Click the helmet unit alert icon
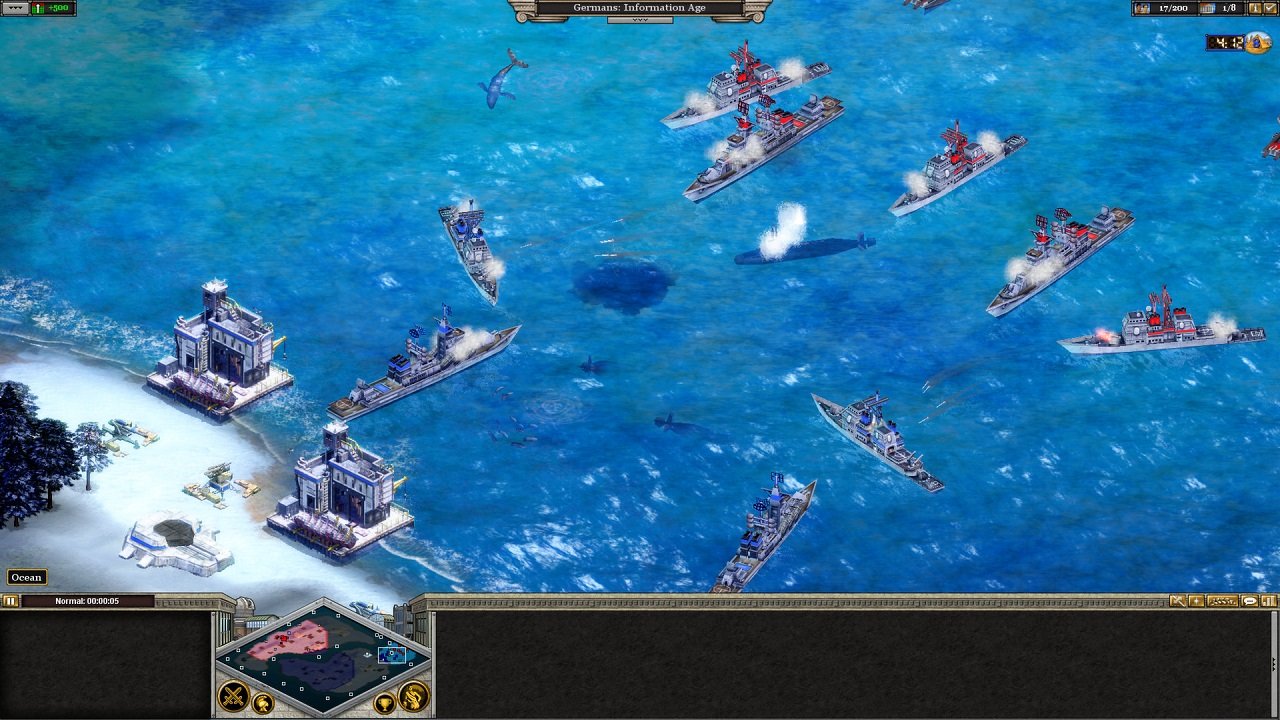The width and height of the screenshot is (1280, 720). tap(262, 702)
